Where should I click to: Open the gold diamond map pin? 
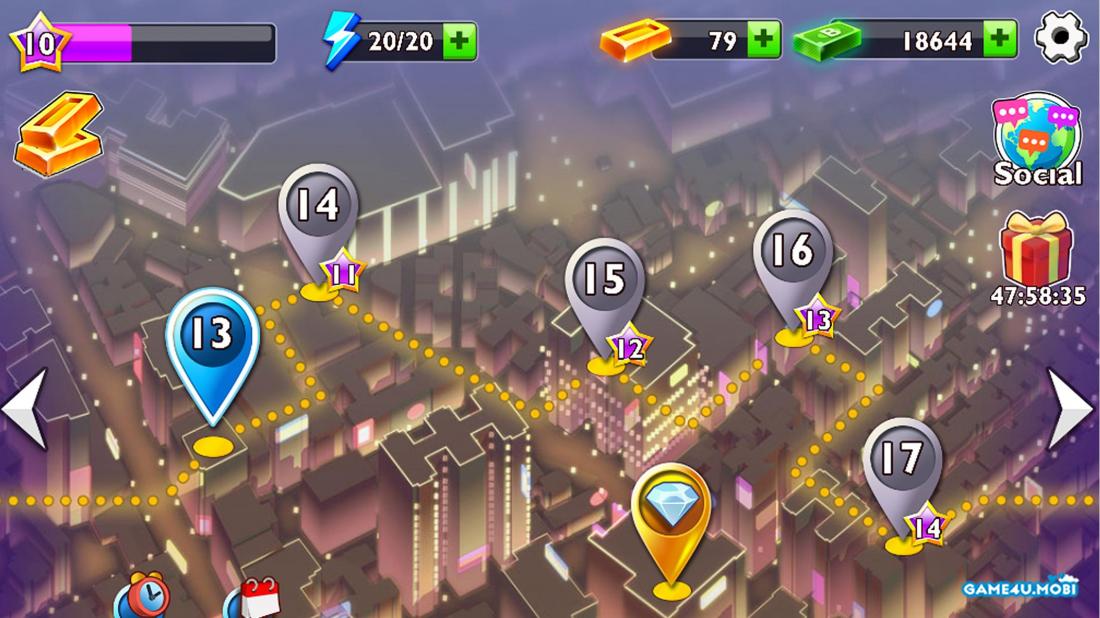pos(671,515)
